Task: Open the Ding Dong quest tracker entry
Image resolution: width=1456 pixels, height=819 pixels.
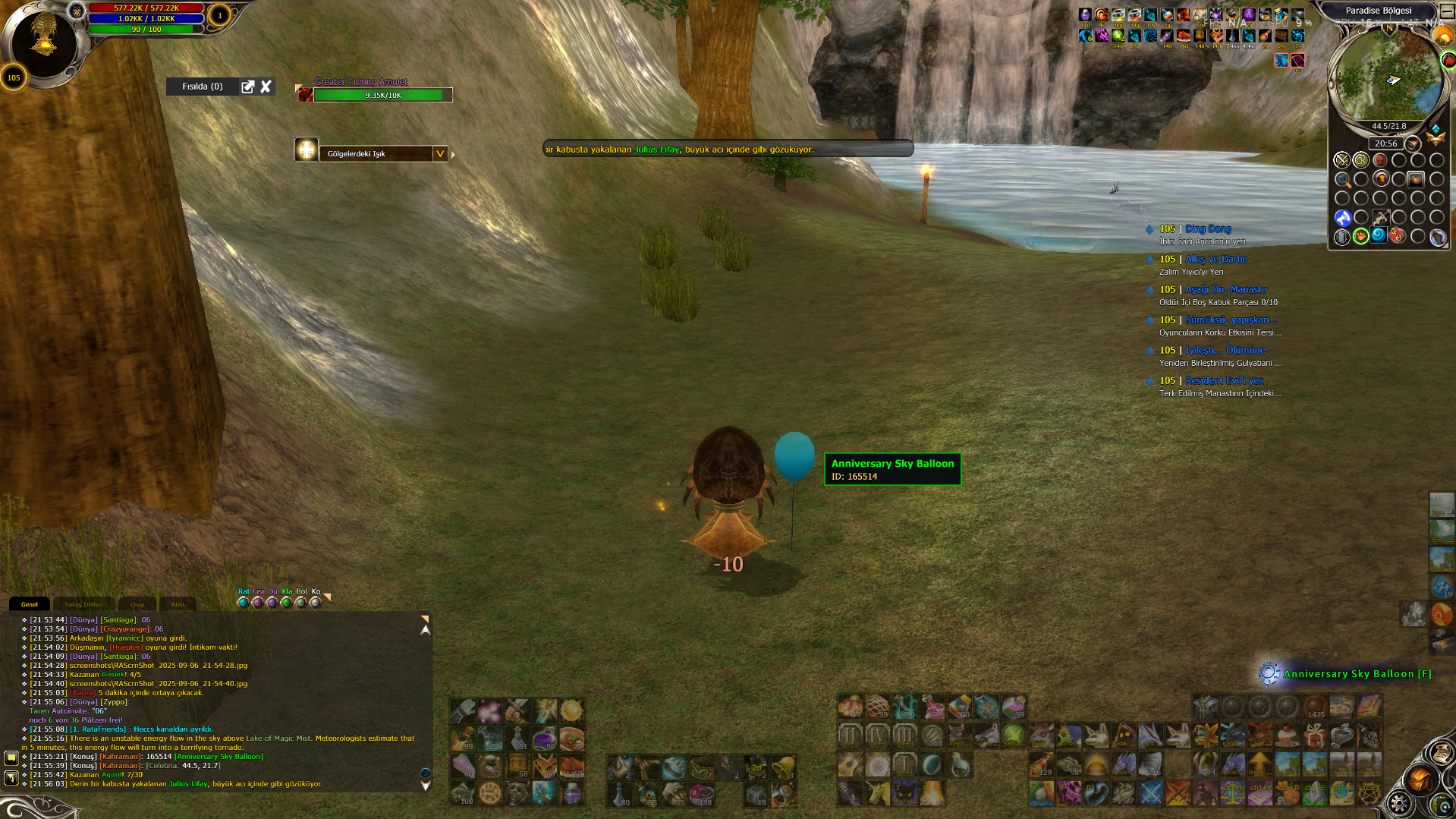Action: pos(1208,228)
